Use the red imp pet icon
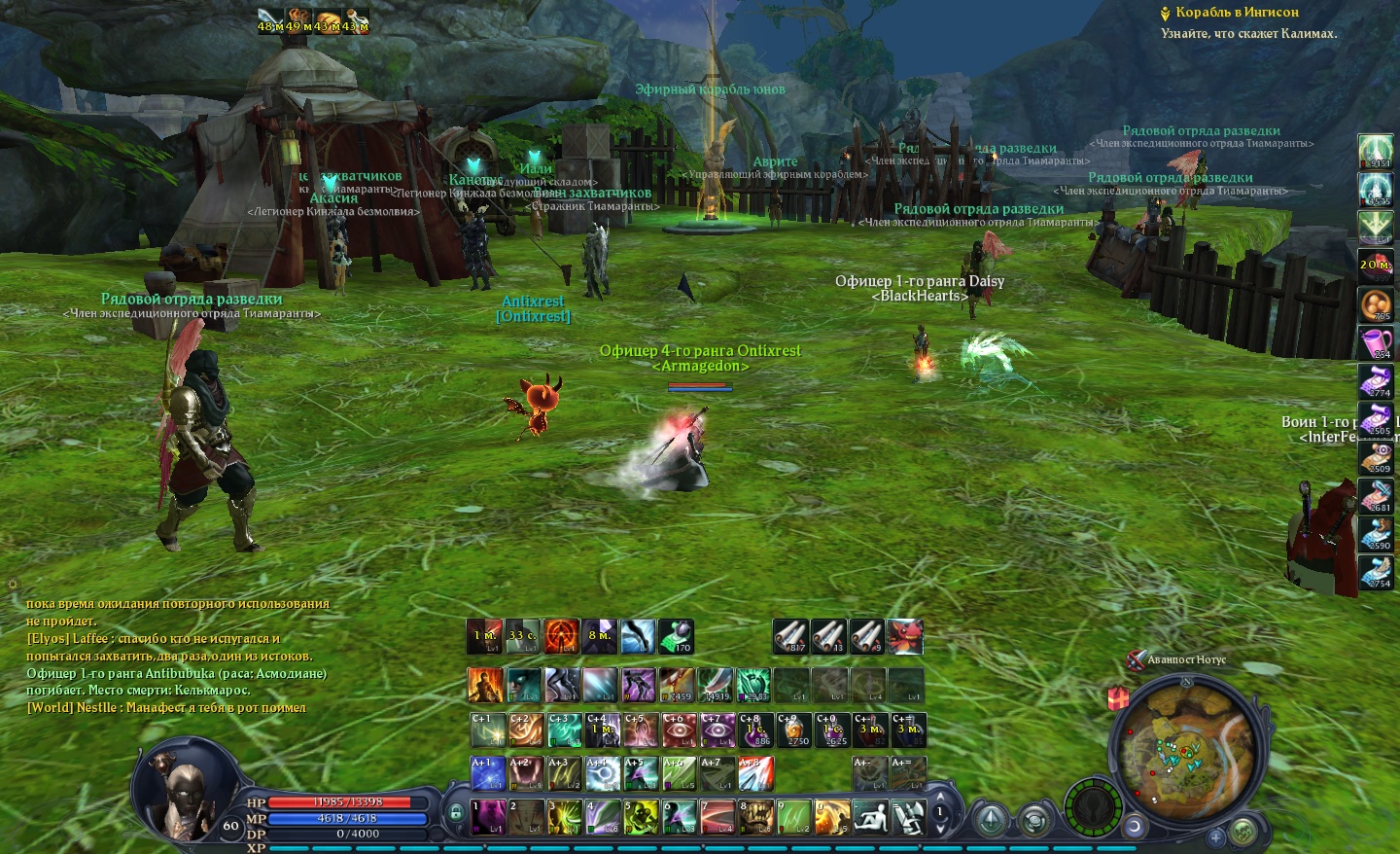The width and height of the screenshot is (1400, 854). click(904, 636)
